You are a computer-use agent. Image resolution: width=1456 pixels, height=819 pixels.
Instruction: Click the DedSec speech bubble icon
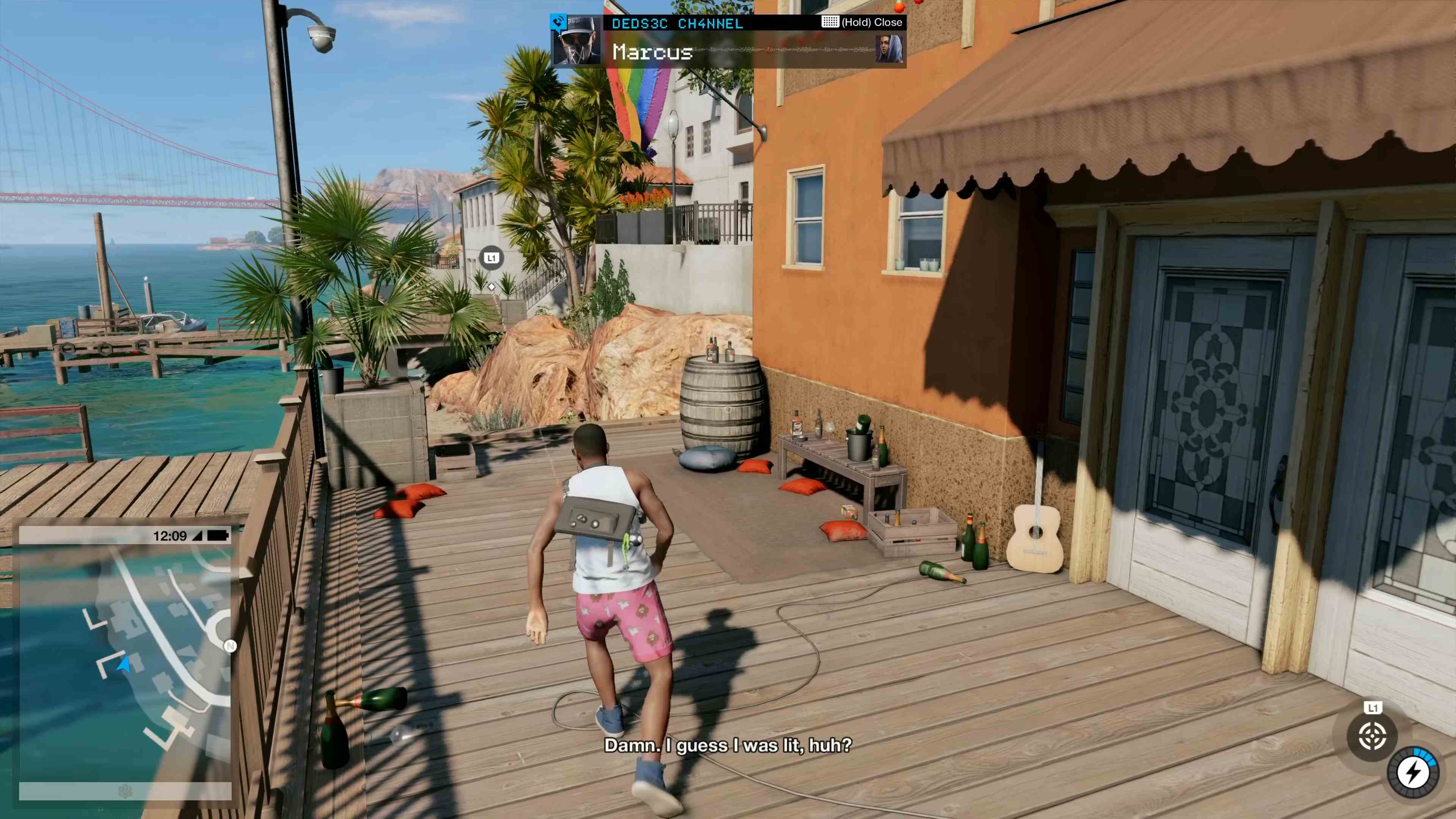click(x=559, y=22)
